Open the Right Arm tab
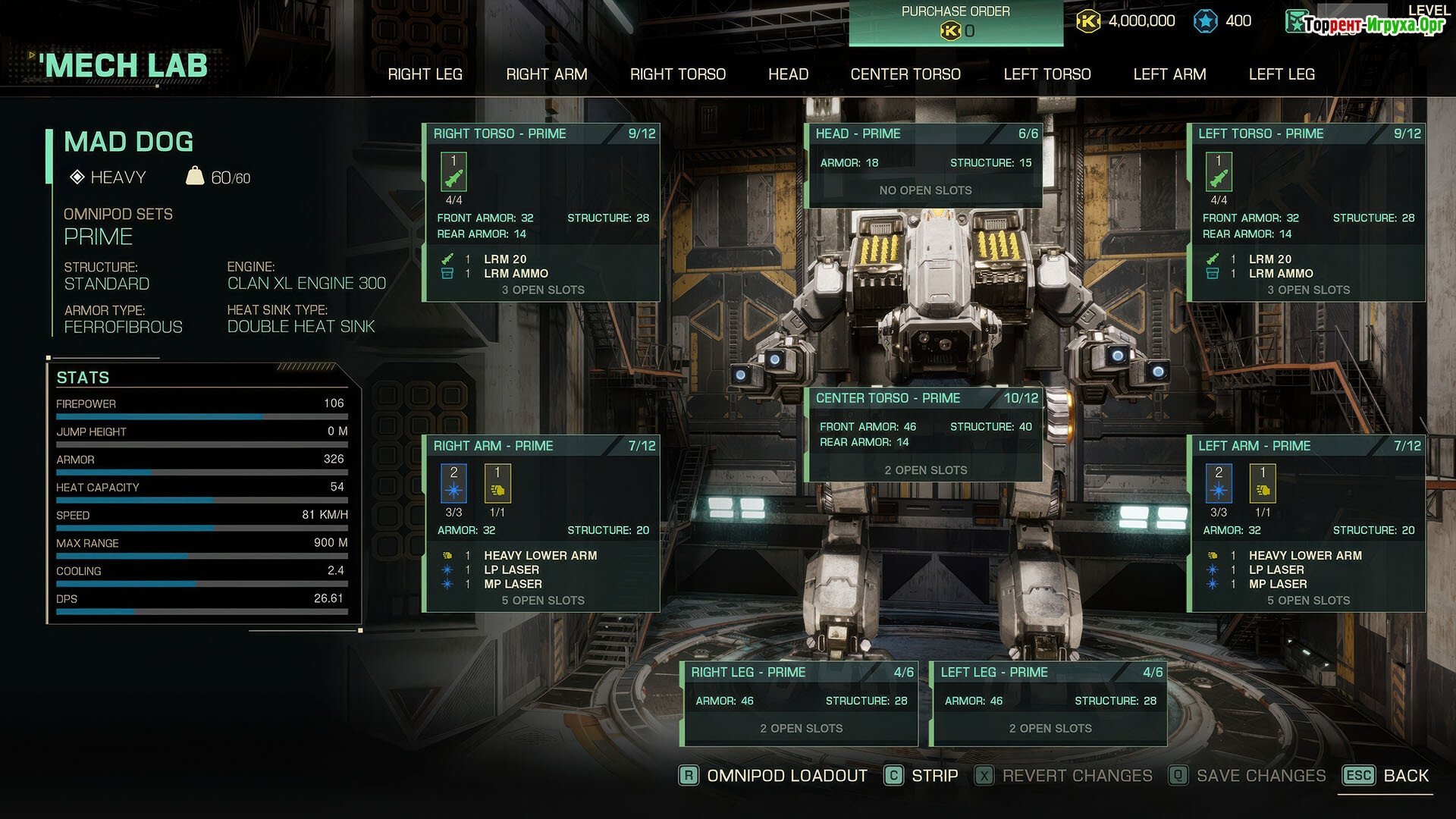 click(x=546, y=74)
